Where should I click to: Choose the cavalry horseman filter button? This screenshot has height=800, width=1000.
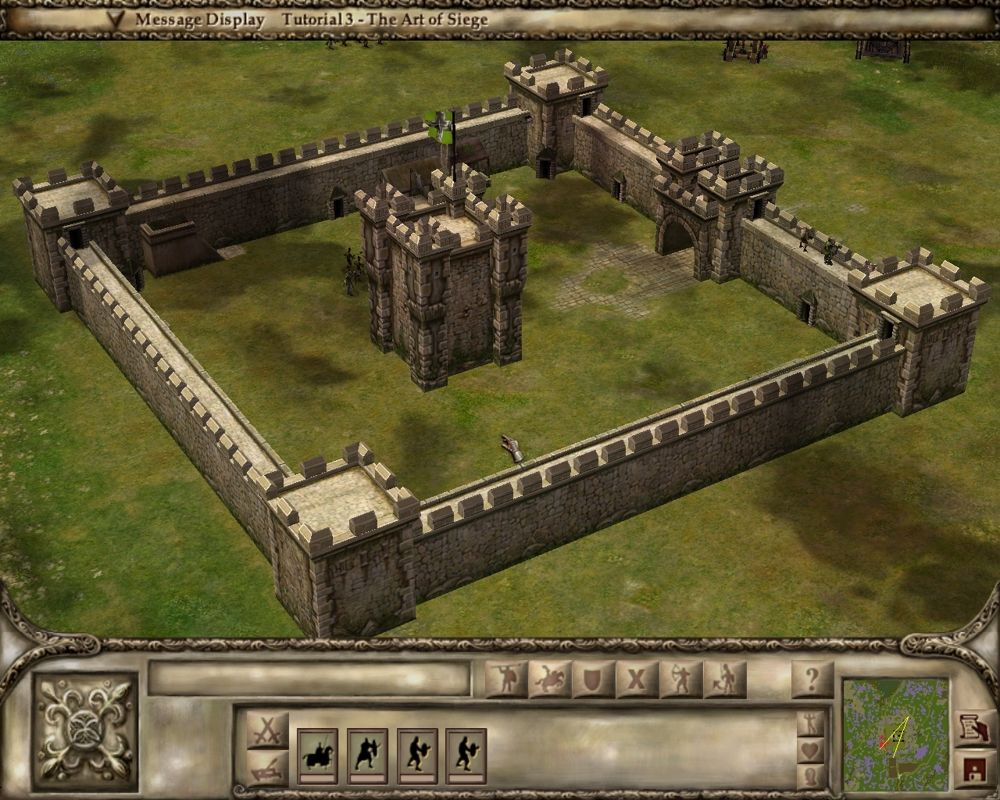550,680
